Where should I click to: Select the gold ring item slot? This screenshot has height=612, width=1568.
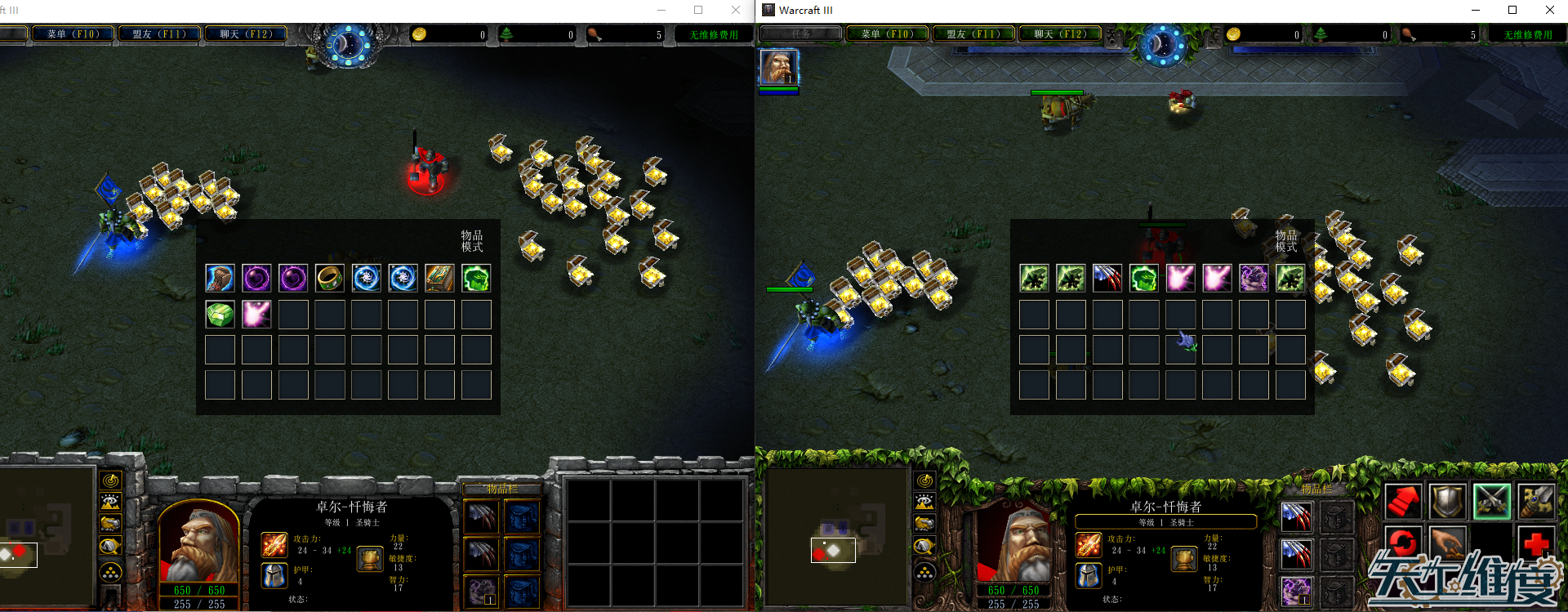point(329,279)
